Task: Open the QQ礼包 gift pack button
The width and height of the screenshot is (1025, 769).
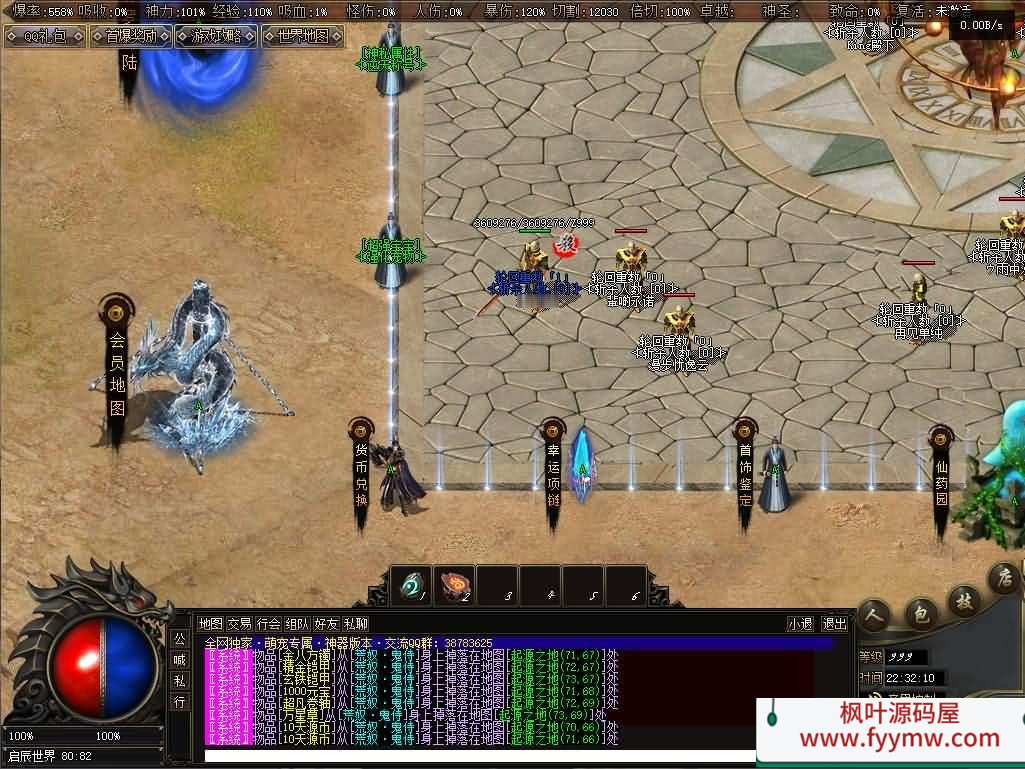Action: coord(45,37)
